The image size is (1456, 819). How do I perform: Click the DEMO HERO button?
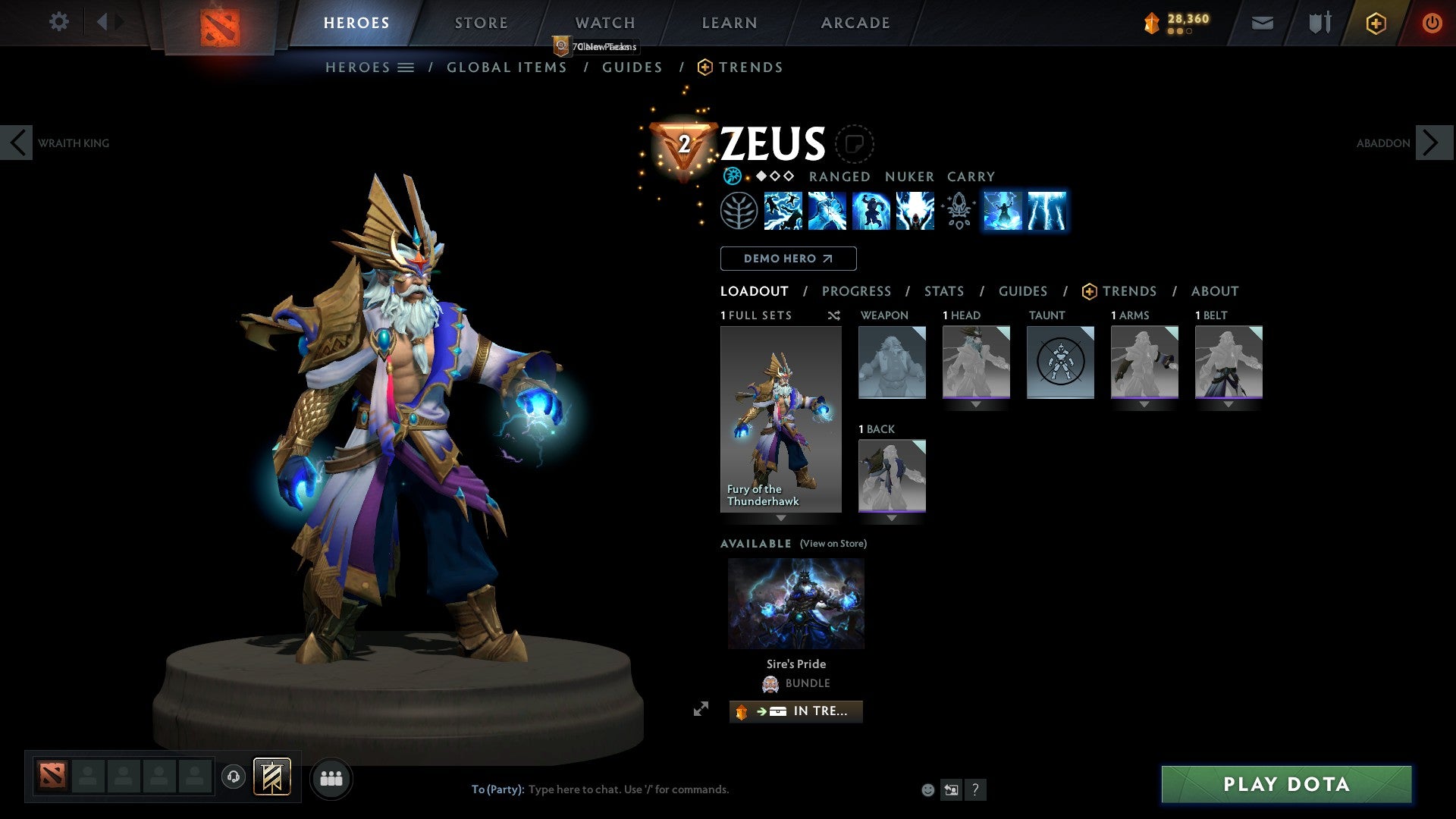pos(787,258)
